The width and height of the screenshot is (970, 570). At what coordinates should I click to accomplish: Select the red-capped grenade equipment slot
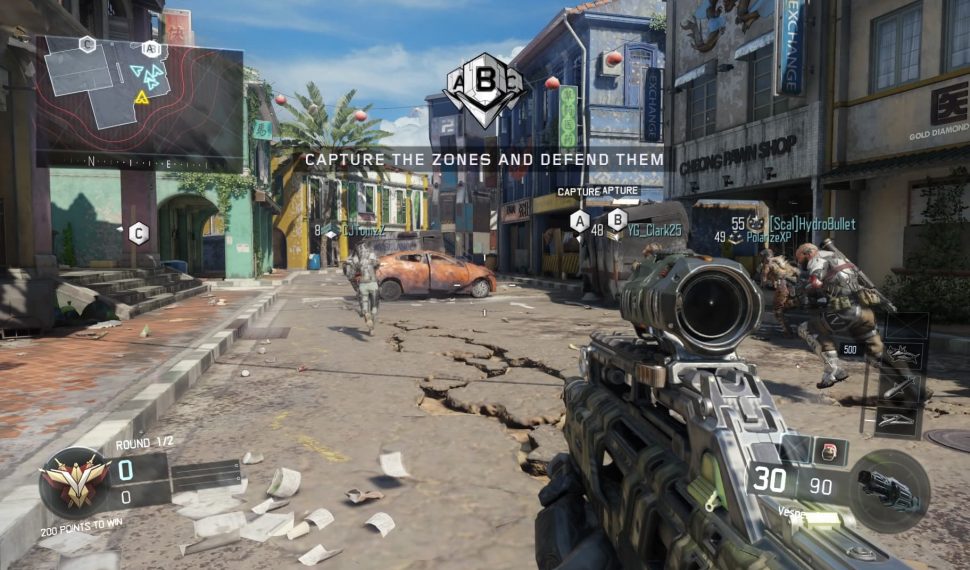click(828, 451)
